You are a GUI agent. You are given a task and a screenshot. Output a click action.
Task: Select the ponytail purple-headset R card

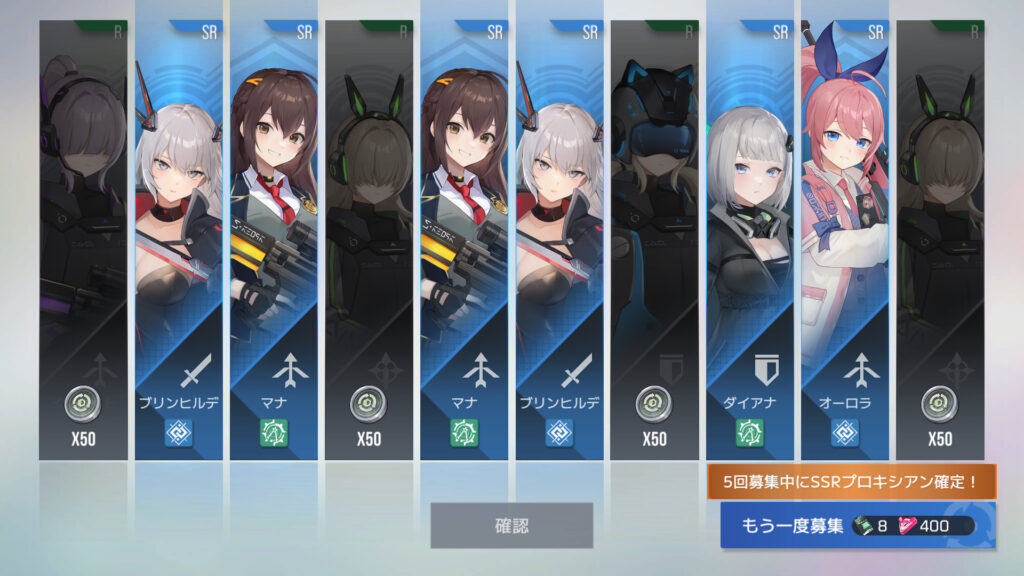(84, 240)
